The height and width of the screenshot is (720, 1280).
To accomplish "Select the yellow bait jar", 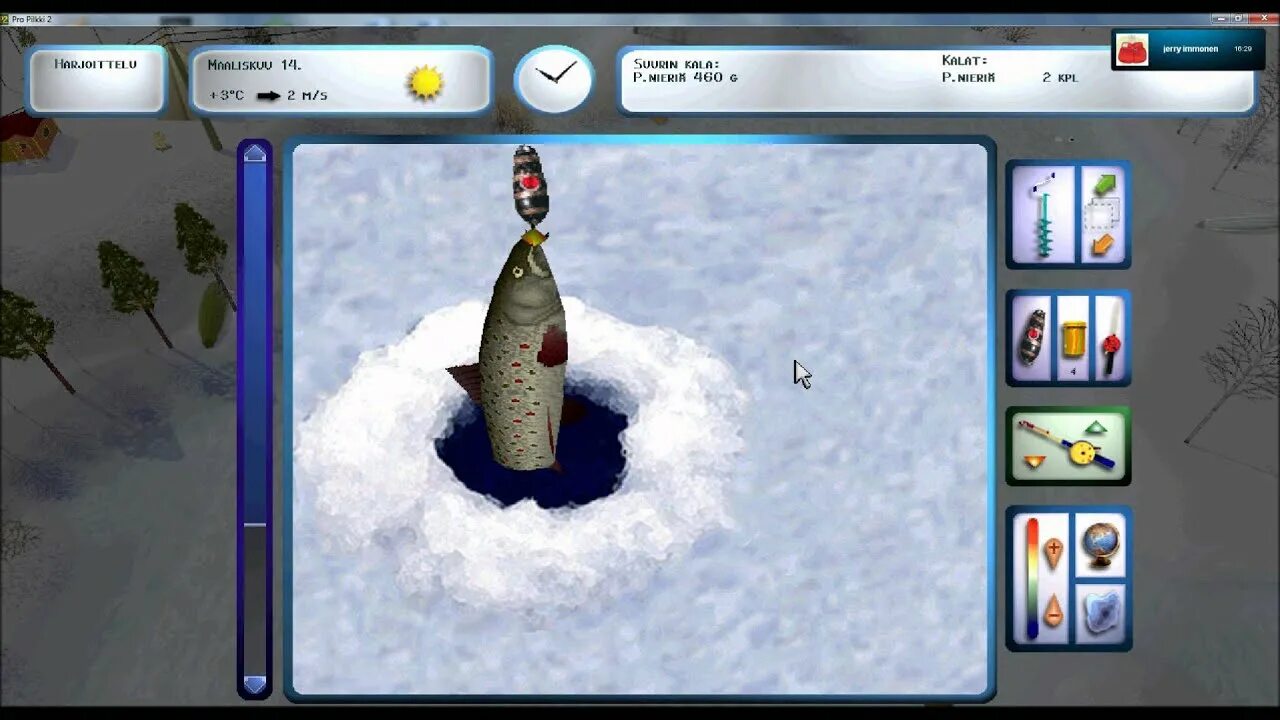I will coord(1073,339).
